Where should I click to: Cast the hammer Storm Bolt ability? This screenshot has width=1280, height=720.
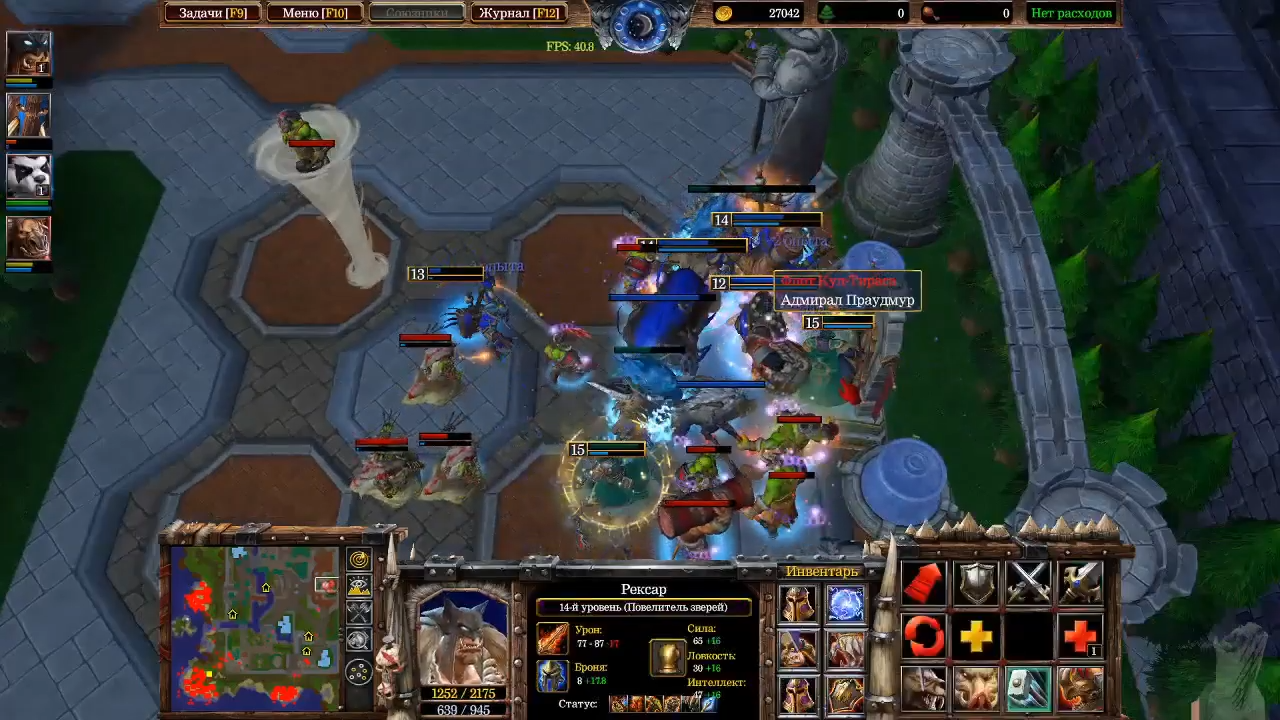(x=1028, y=689)
